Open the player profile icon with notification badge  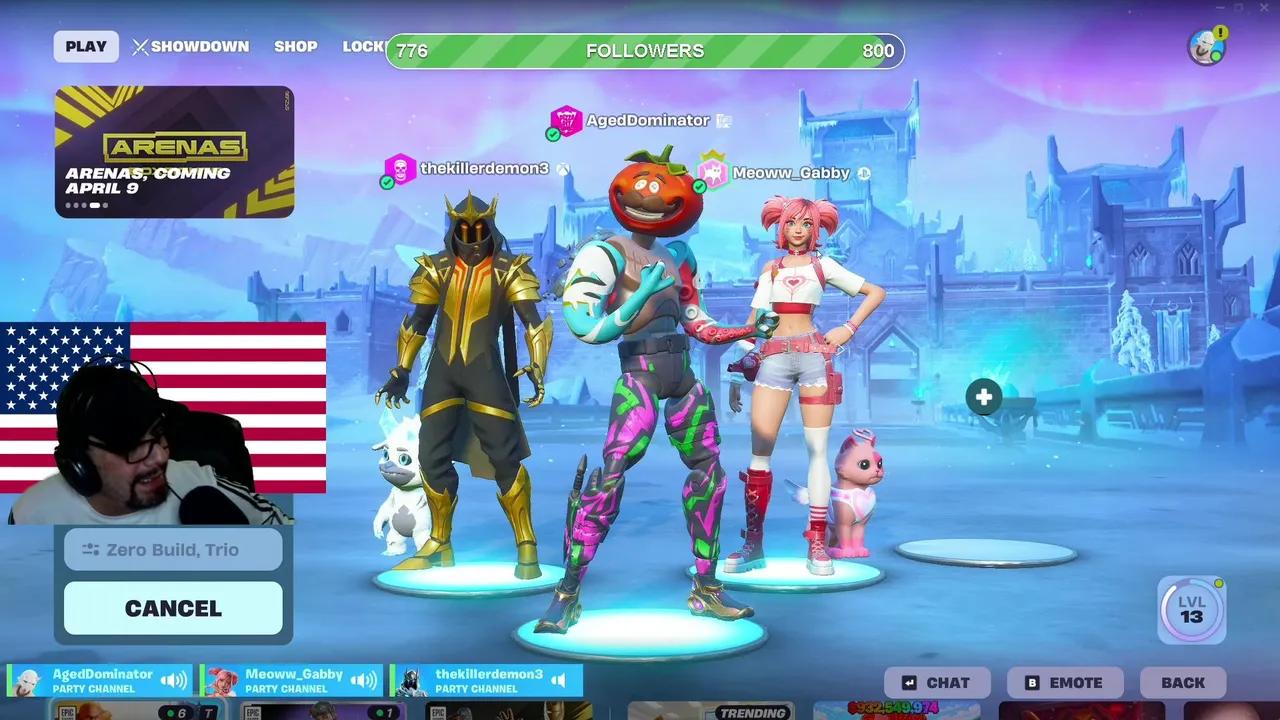(1206, 46)
